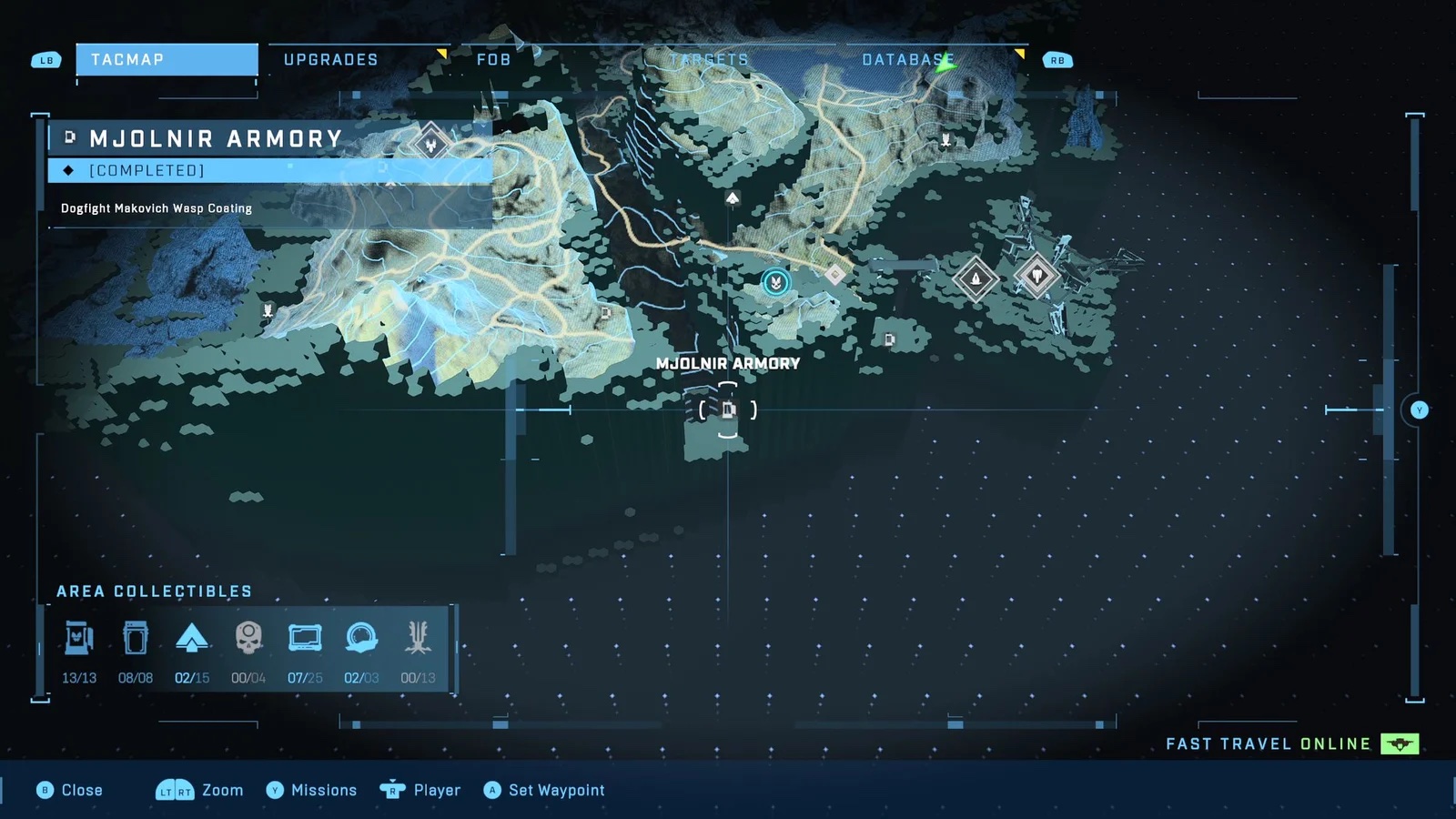Center map on Player

coord(420,790)
